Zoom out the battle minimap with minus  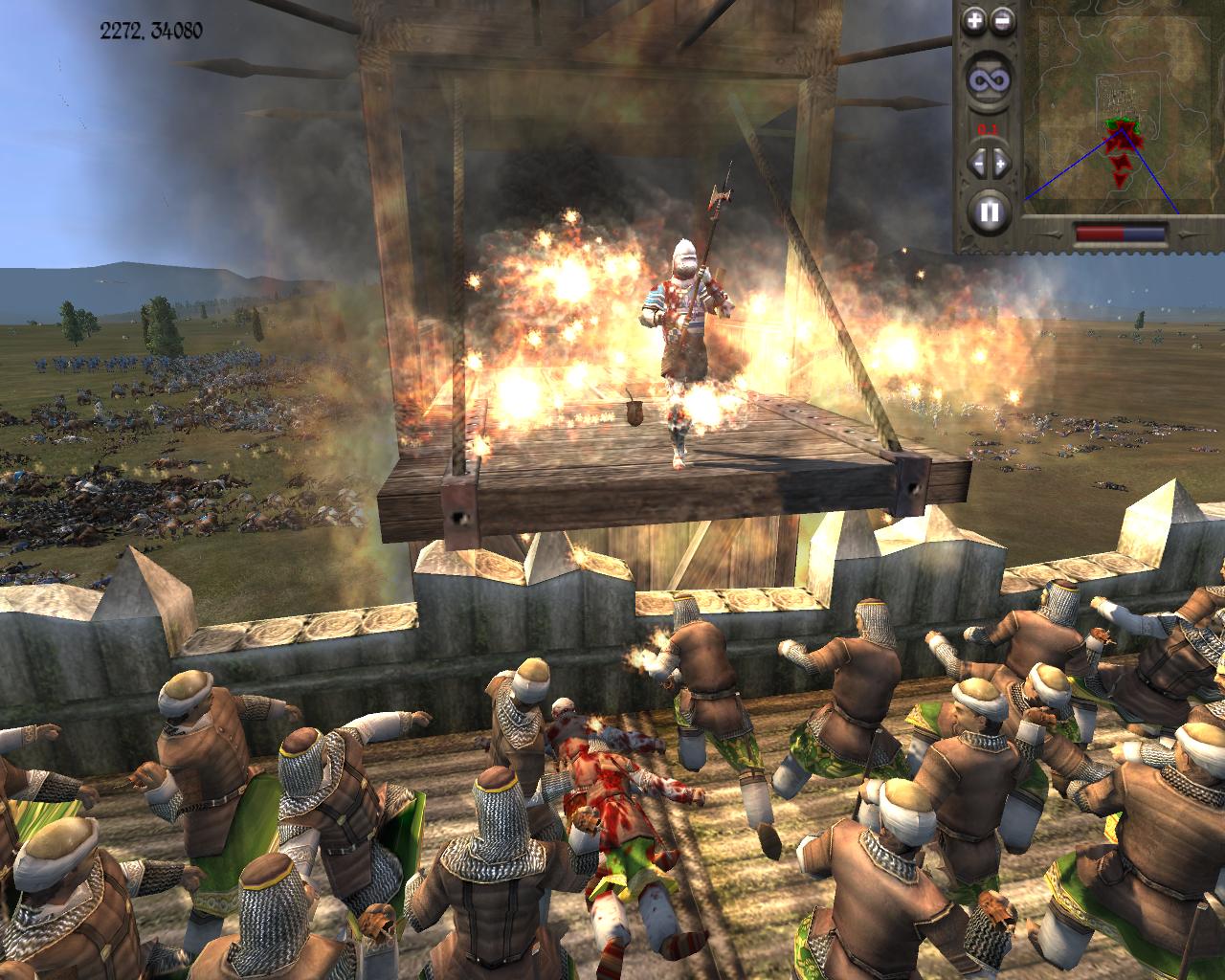pyautogui.click(x=1001, y=19)
